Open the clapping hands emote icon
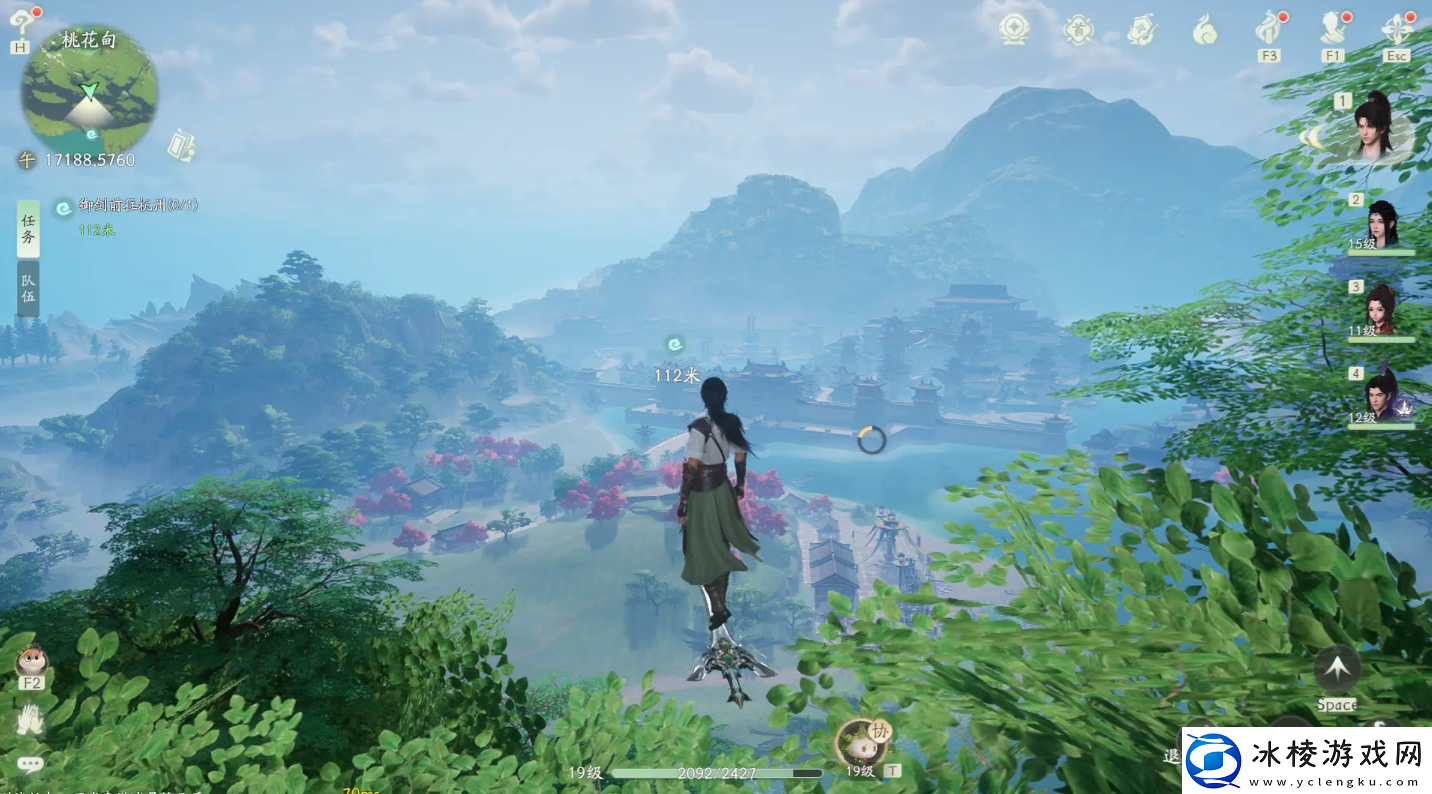1432x794 pixels. 30,719
